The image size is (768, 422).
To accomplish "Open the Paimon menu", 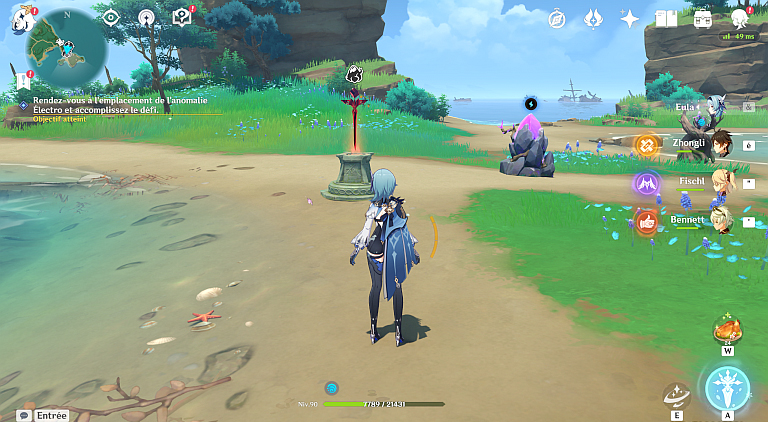I will pos(22,17).
